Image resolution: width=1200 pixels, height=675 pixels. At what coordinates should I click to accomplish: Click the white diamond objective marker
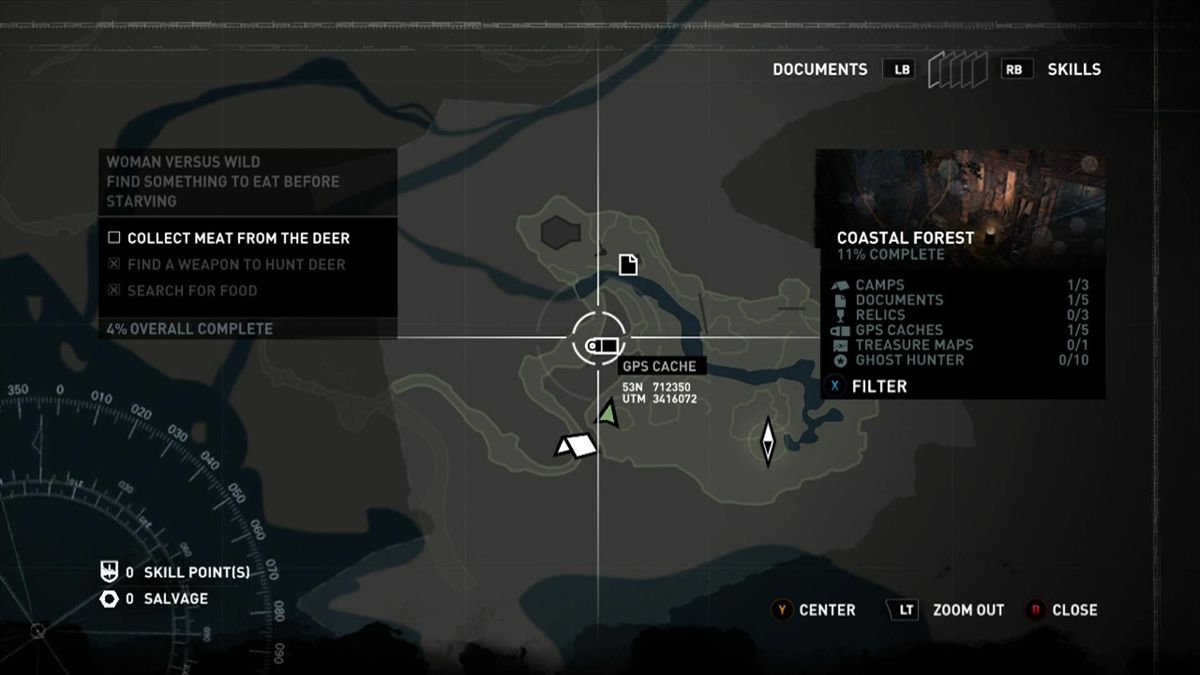[768, 441]
